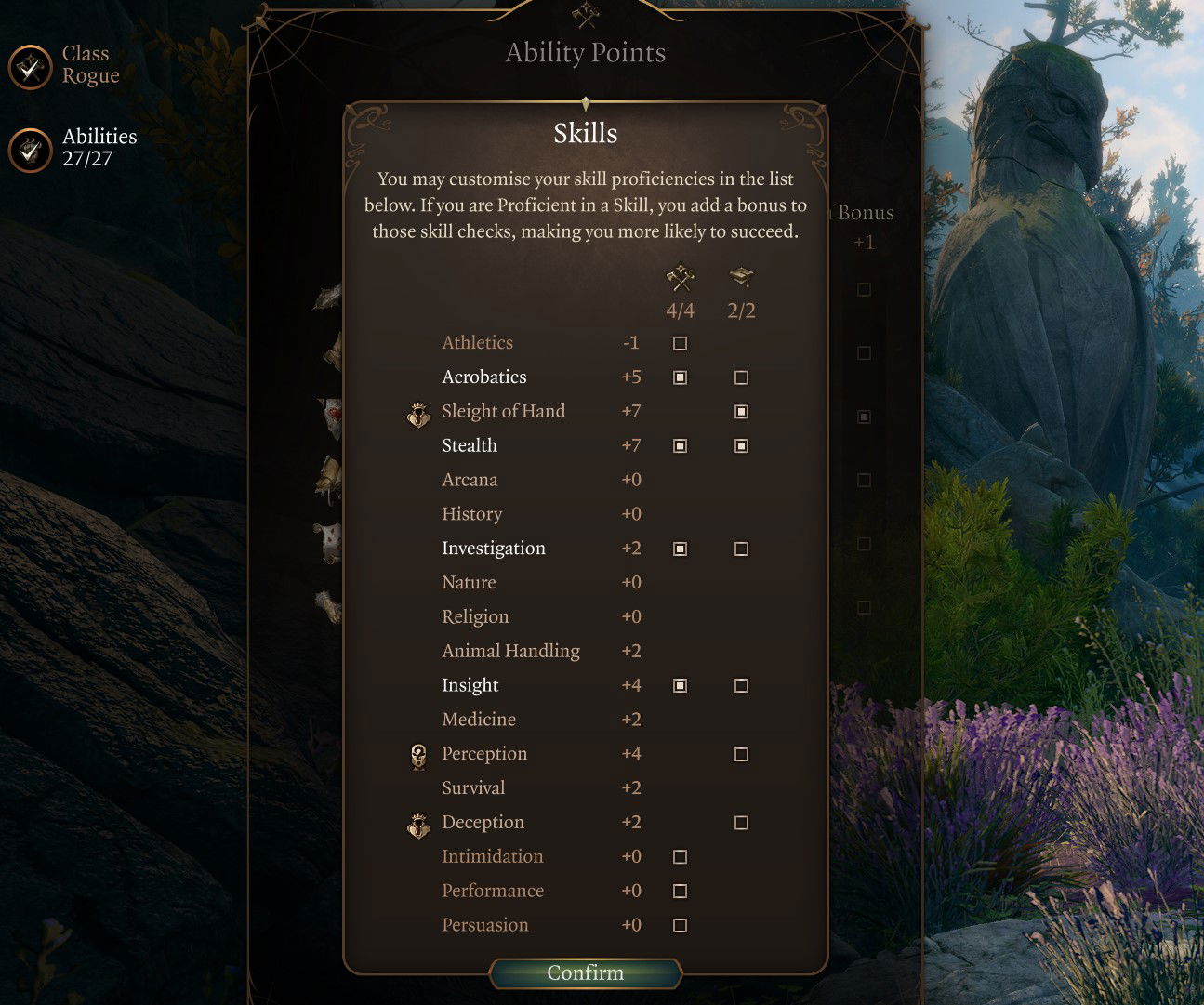Tick Deception expertise checkbox
The image size is (1204, 1005).
click(741, 823)
